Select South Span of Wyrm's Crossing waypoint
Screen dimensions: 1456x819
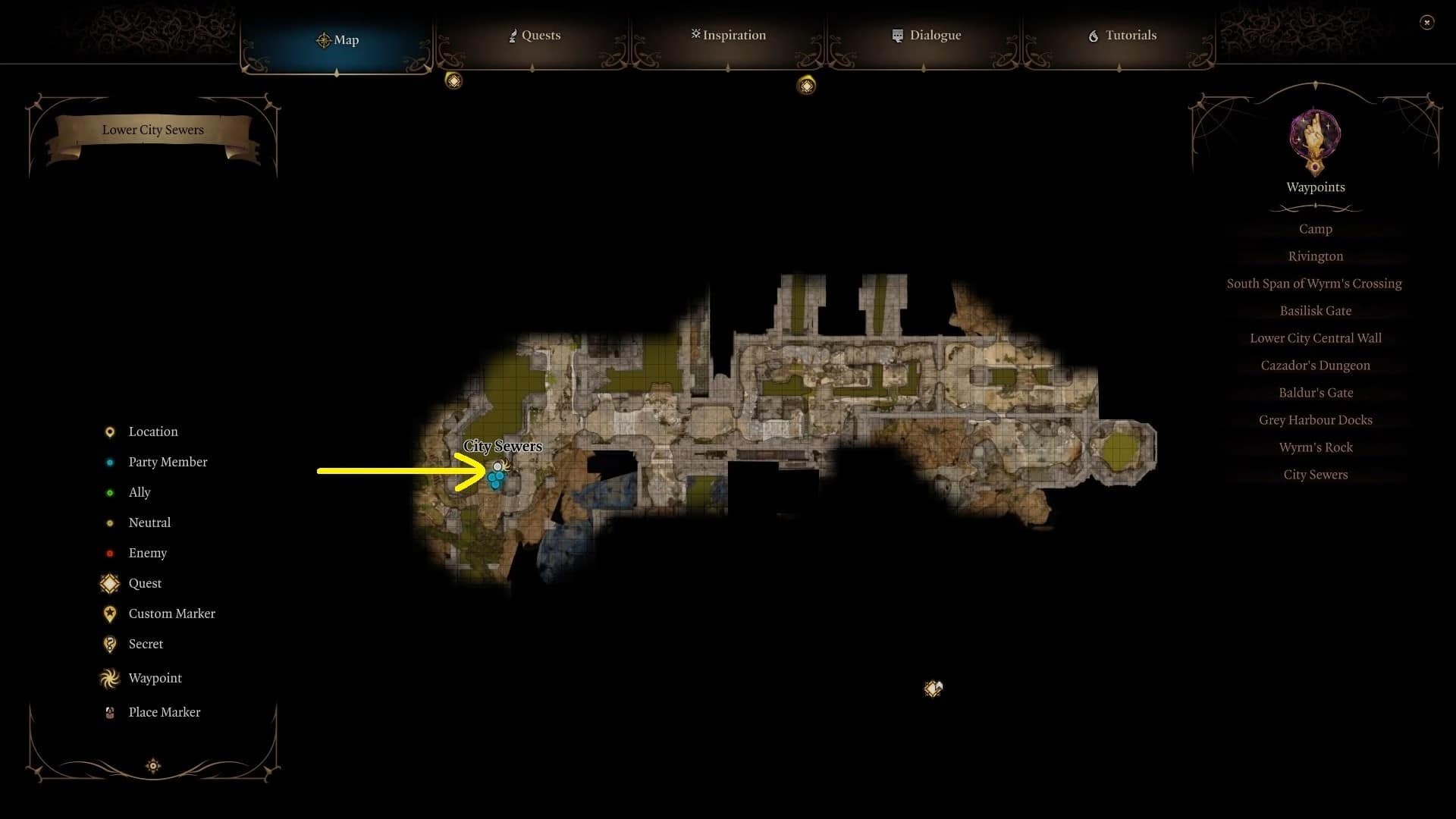tap(1313, 284)
